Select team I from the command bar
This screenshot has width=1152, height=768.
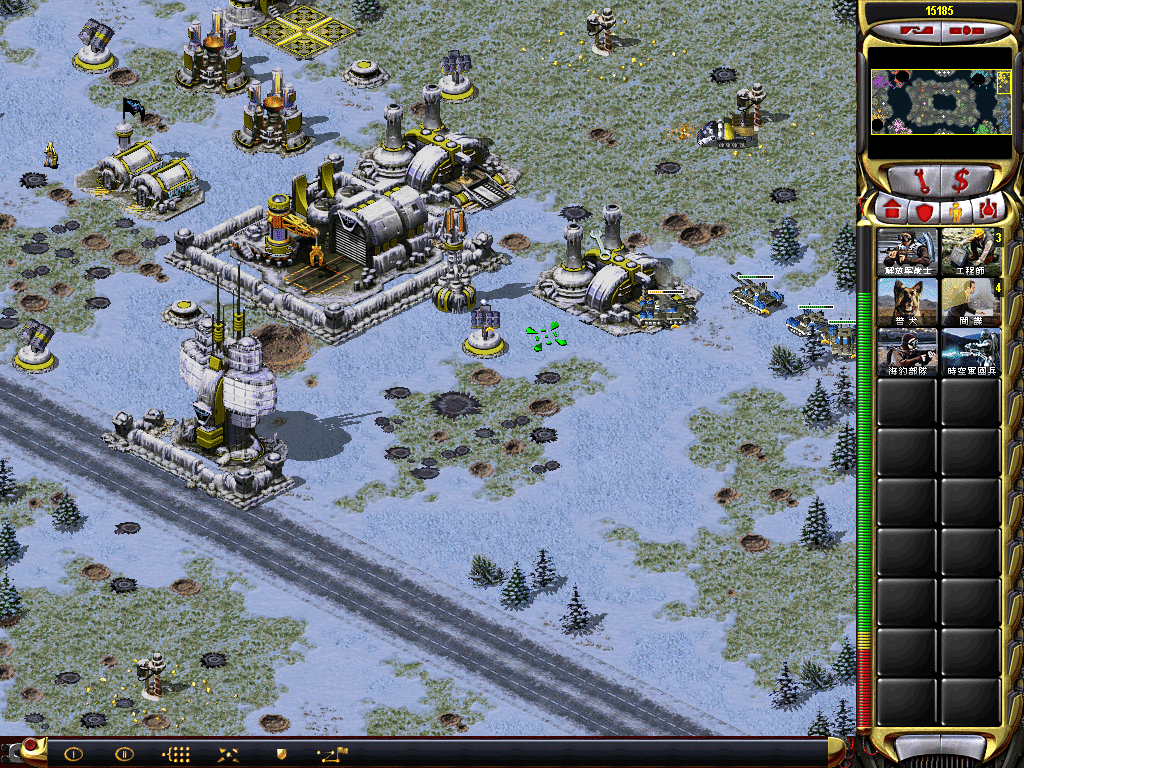(73, 754)
